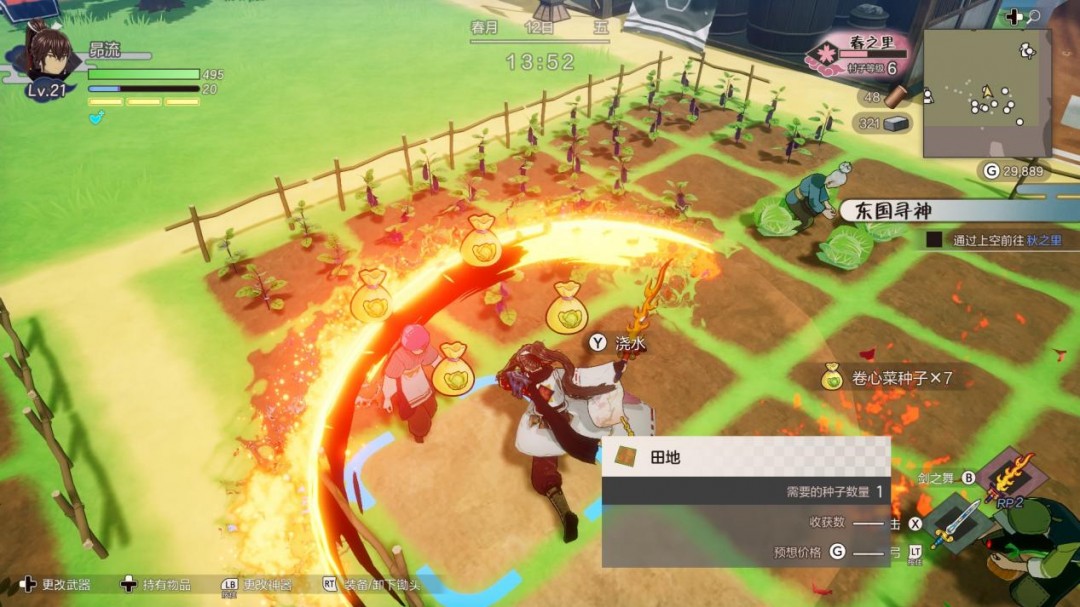Click the wood log resource icon

click(x=894, y=96)
